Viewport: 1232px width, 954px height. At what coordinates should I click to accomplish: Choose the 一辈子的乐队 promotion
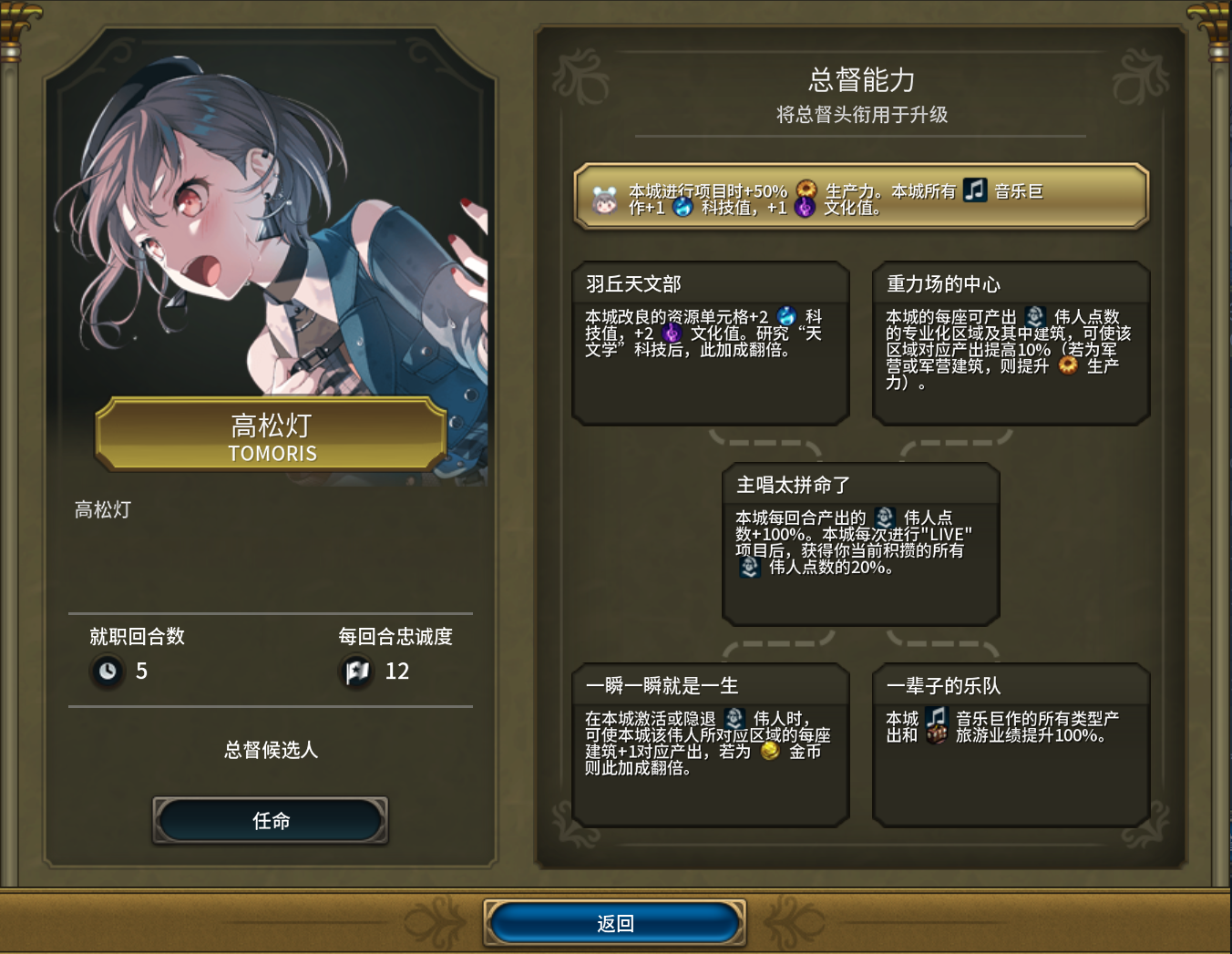coord(1011,744)
